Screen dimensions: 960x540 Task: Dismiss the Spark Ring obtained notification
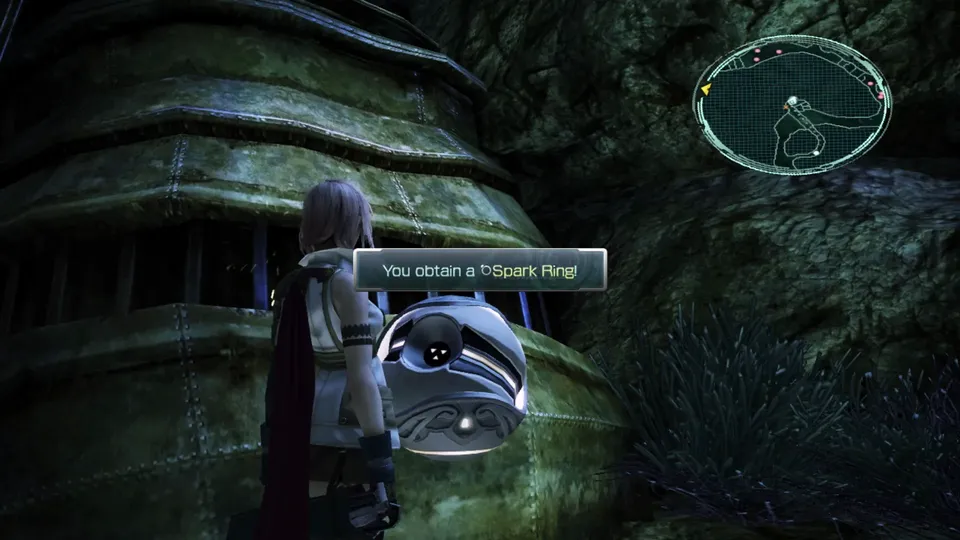click(x=480, y=270)
